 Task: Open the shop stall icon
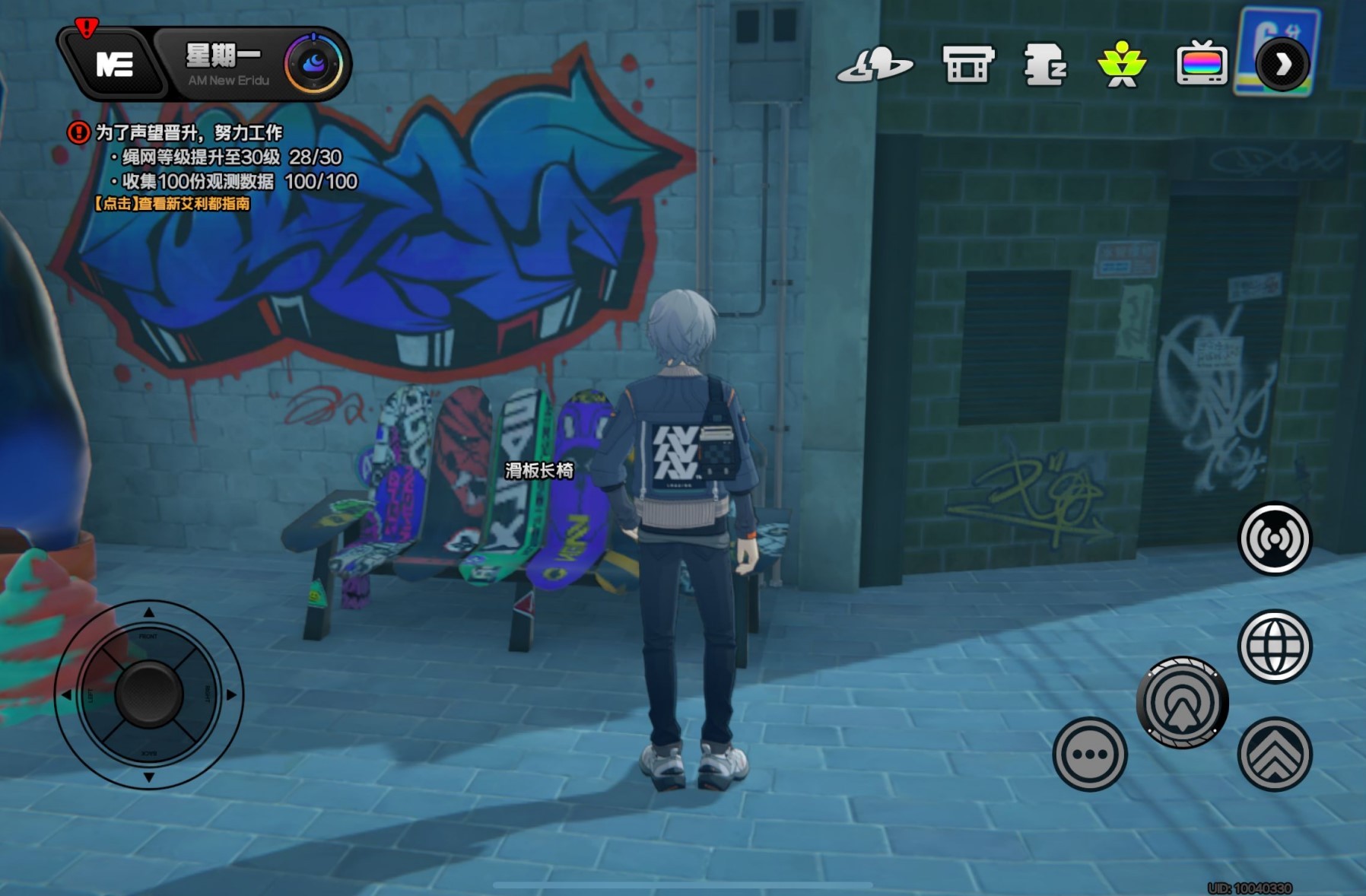coord(967,65)
